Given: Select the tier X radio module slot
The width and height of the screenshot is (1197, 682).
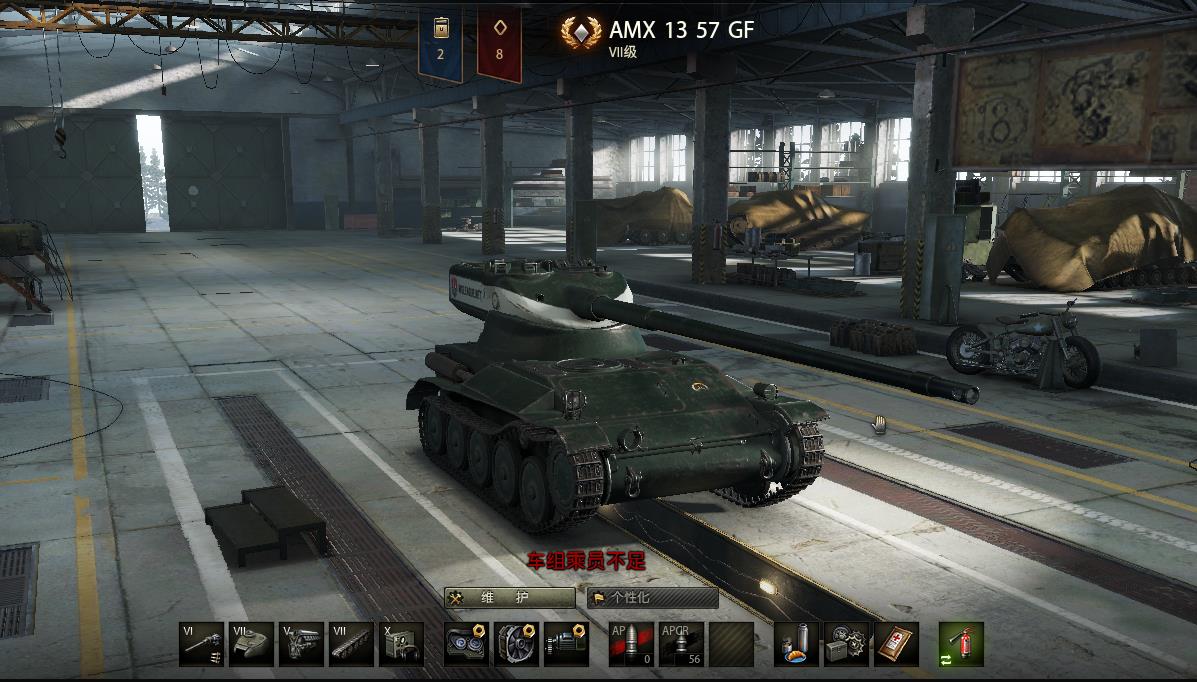Looking at the screenshot, I should (401, 644).
